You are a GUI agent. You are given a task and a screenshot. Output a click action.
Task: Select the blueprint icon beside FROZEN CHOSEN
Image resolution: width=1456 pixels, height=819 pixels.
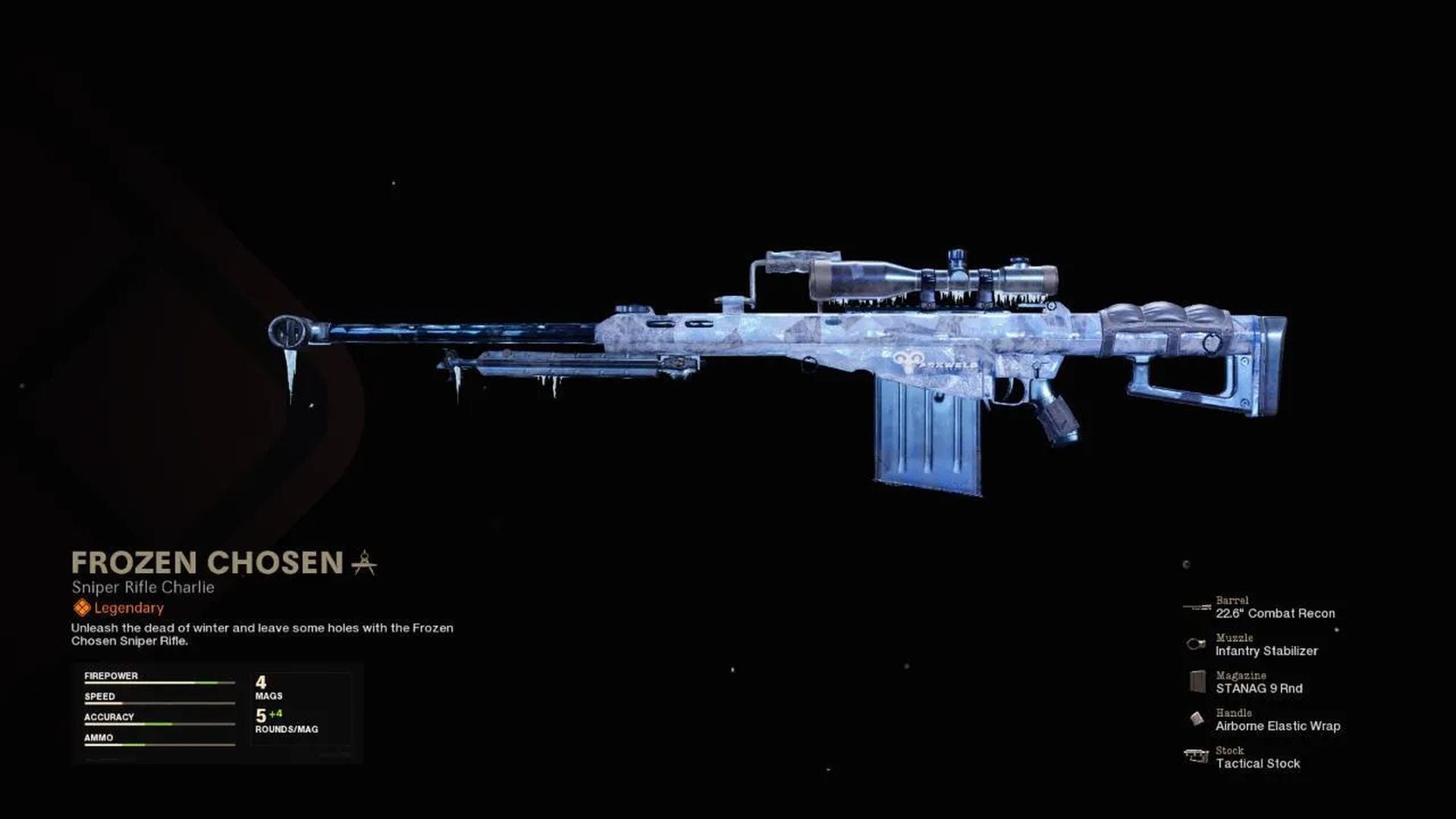364,562
